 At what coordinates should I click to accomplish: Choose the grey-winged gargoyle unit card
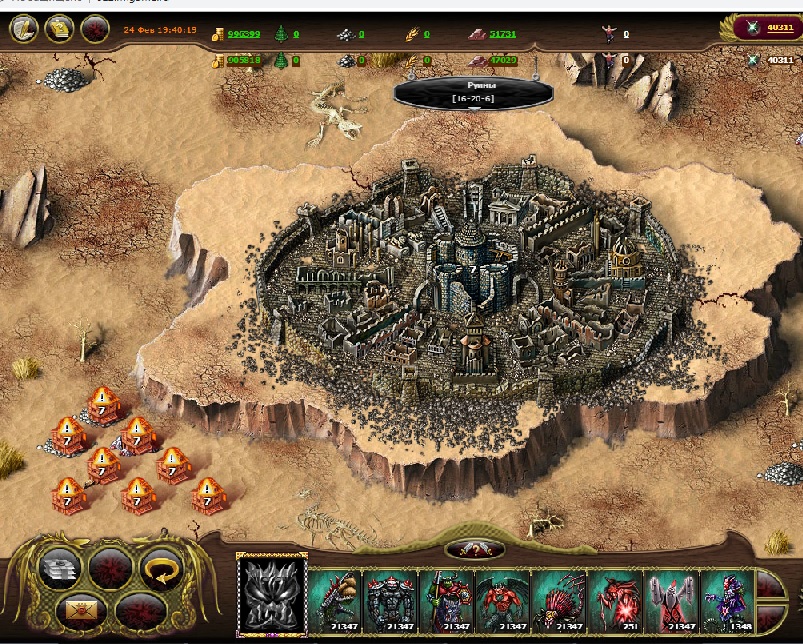pyautogui.click(x=670, y=598)
